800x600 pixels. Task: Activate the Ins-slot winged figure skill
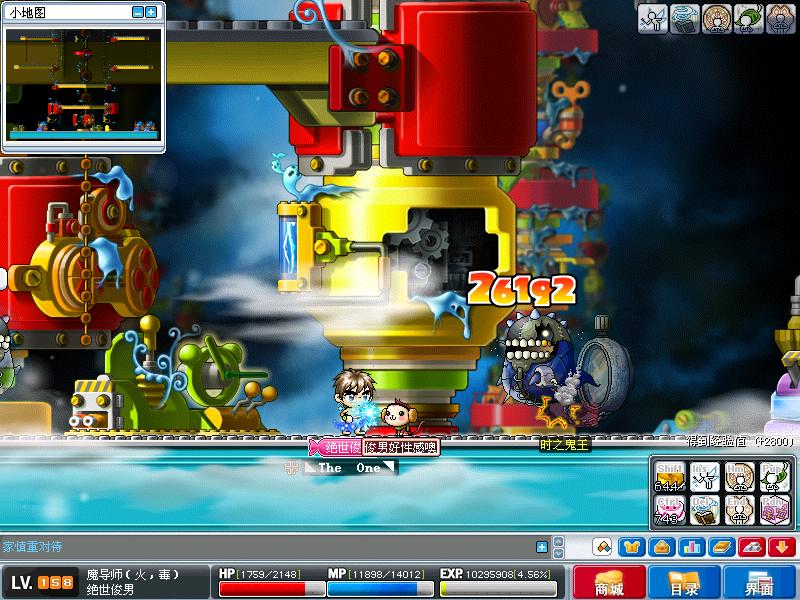point(704,477)
